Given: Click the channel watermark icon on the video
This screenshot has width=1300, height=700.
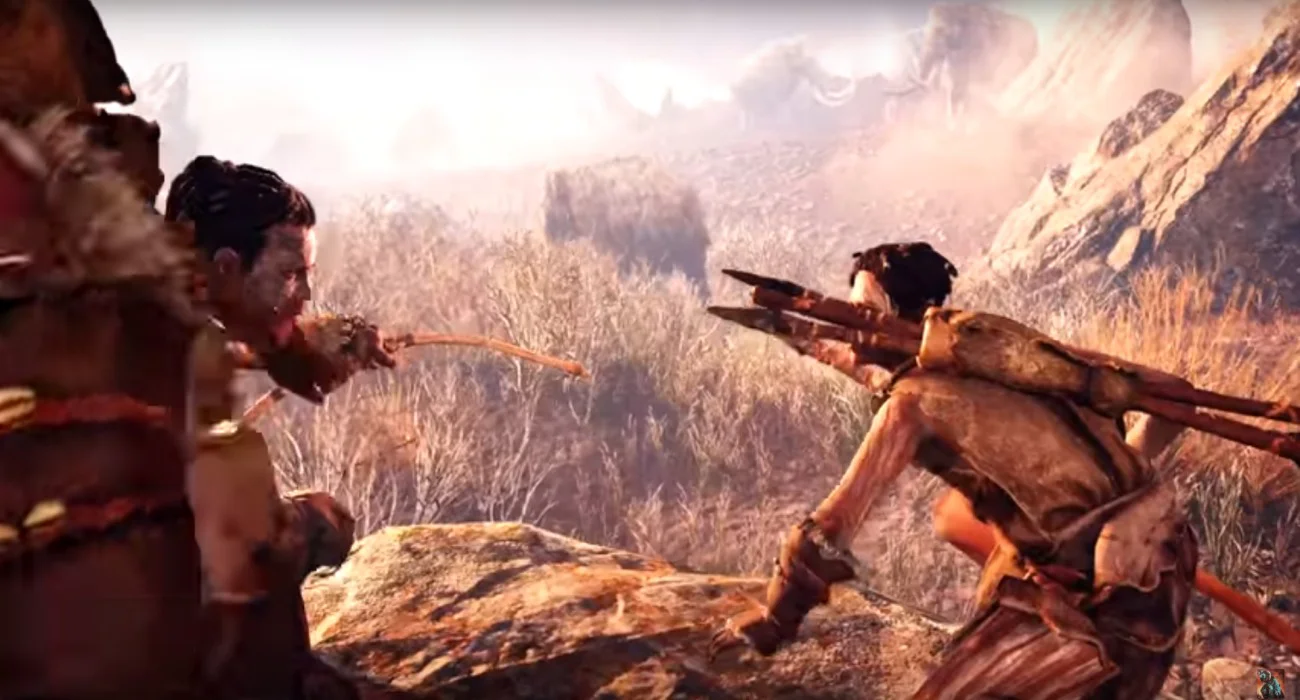Looking at the screenshot, I should coord(1269,683).
